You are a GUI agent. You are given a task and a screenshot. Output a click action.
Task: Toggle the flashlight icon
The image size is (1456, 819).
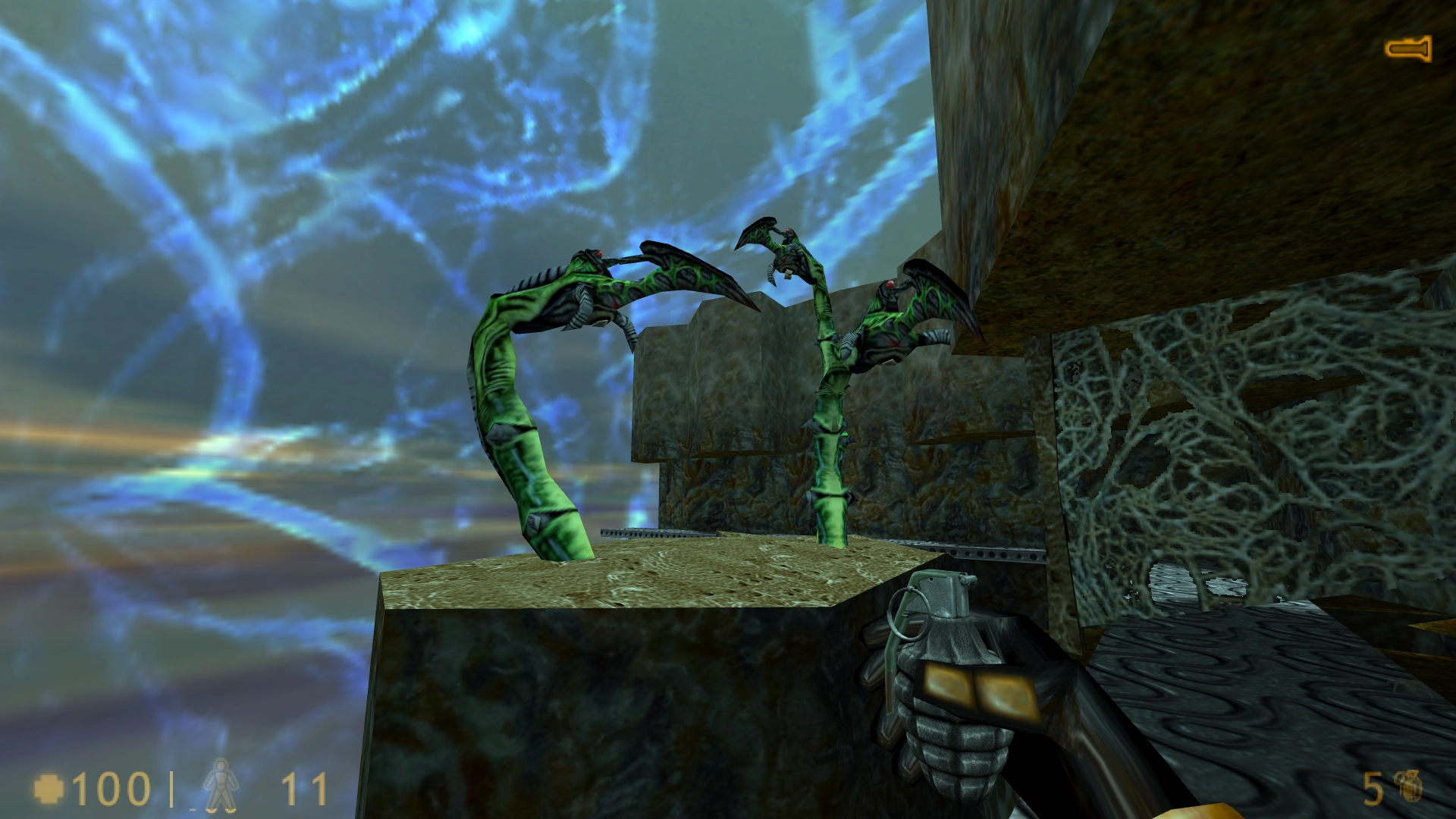1408,49
